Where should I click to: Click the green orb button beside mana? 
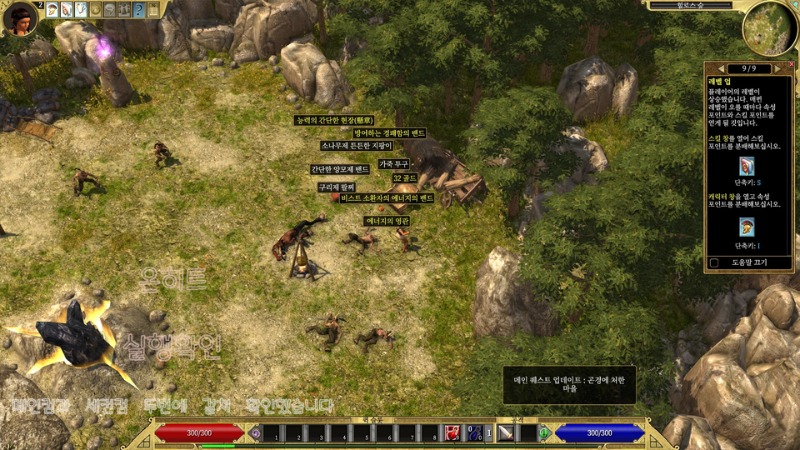point(544,433)
